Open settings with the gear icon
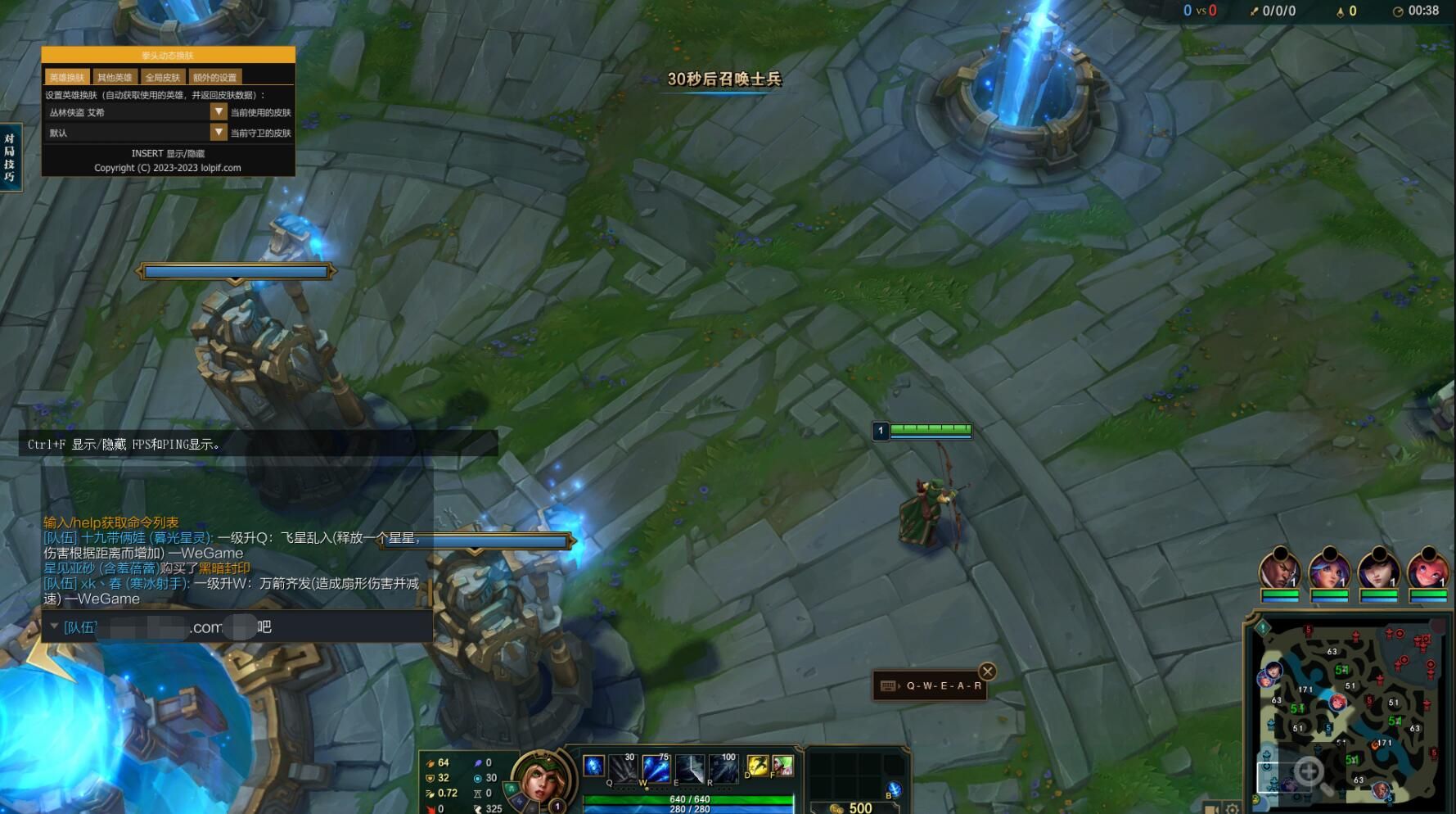1456x814 pixels. click(1233, 808)
